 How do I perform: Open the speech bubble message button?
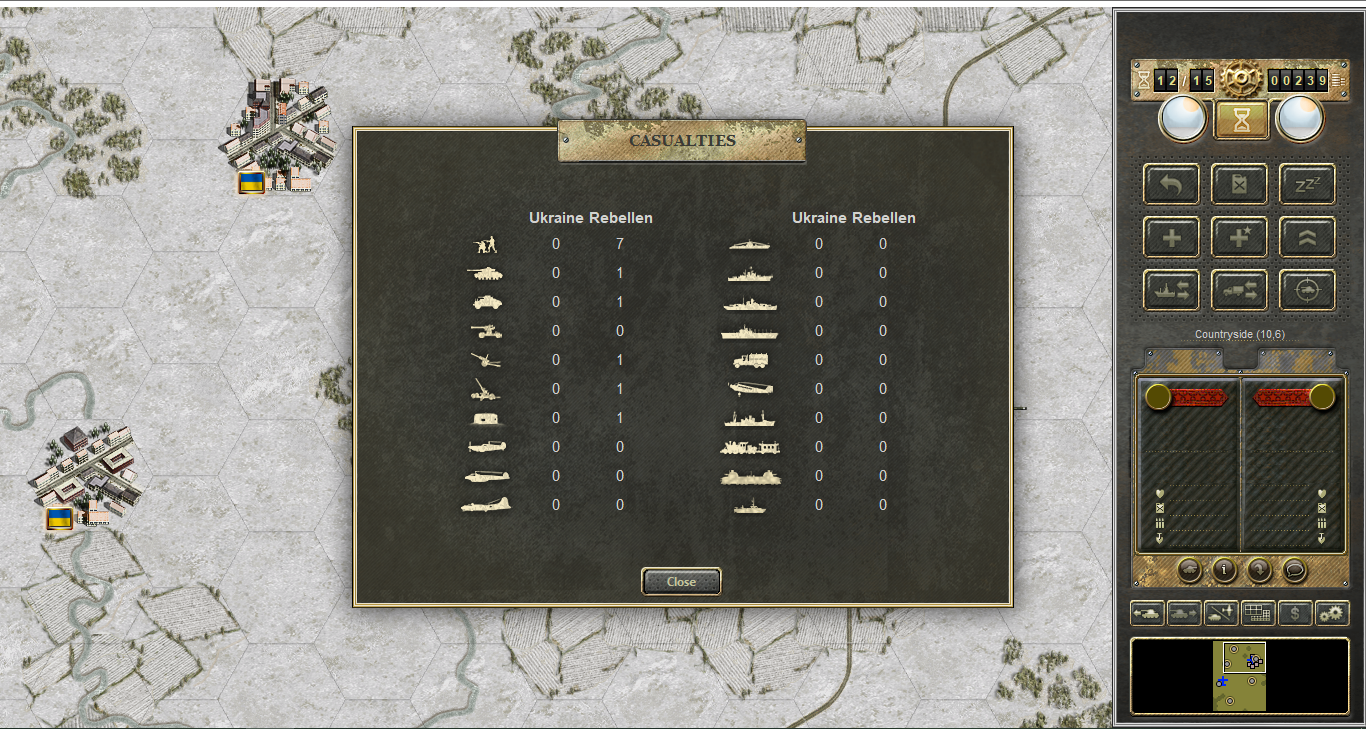[x=1294, y=570]
